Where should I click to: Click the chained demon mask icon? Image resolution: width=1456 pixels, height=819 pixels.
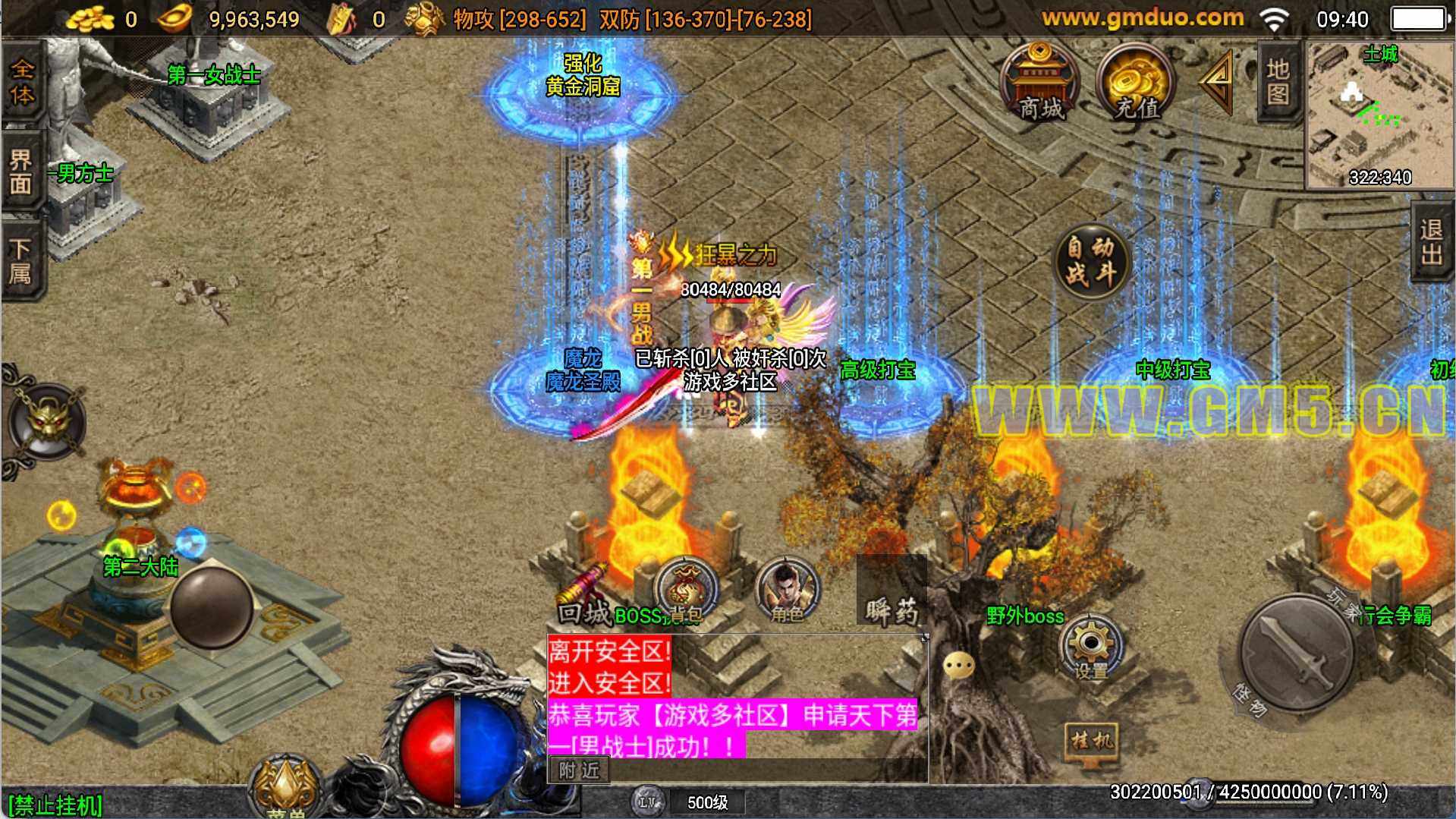pos(47,422)
